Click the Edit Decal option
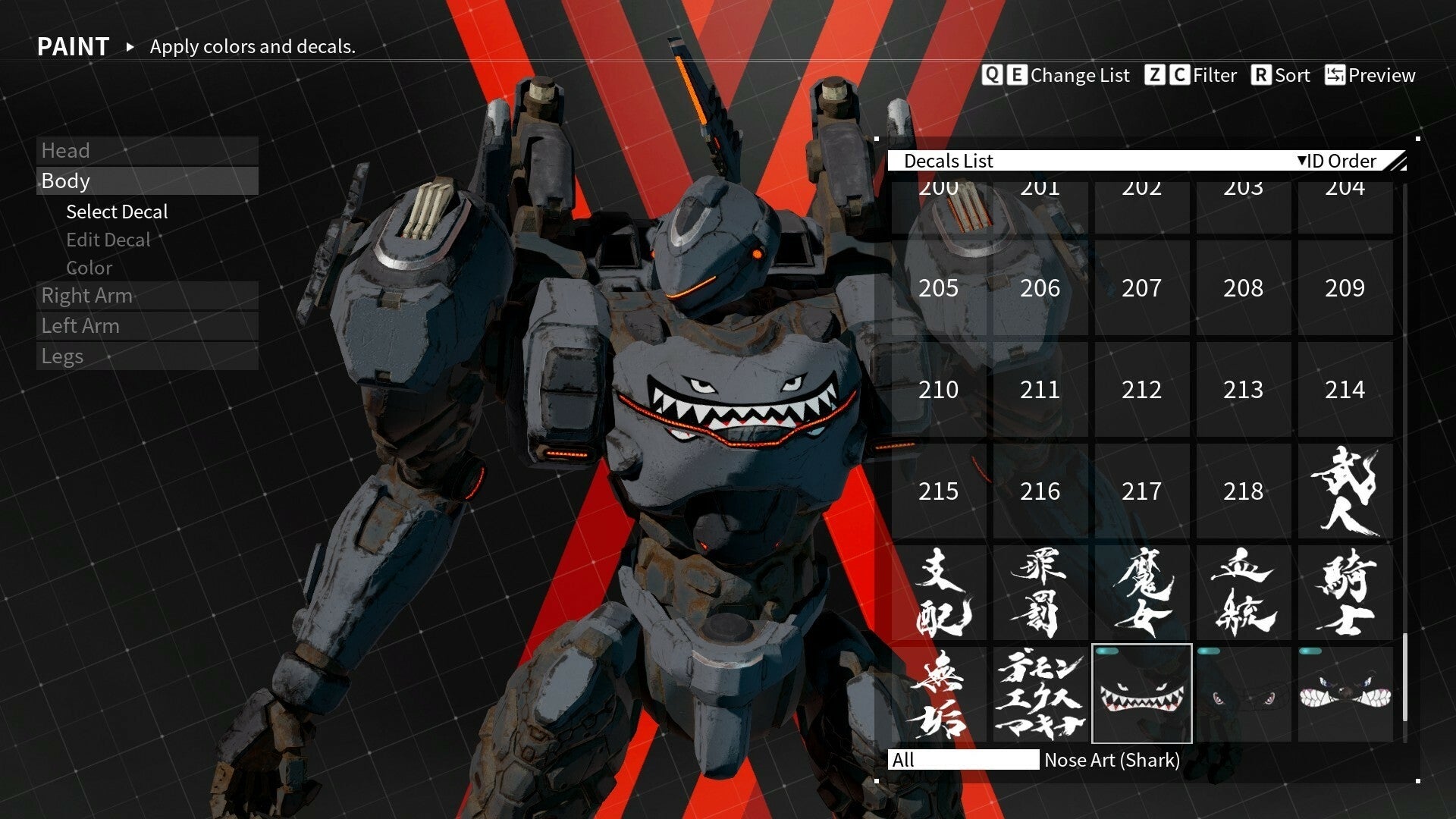1456x819 pixels. coord(109,240)
